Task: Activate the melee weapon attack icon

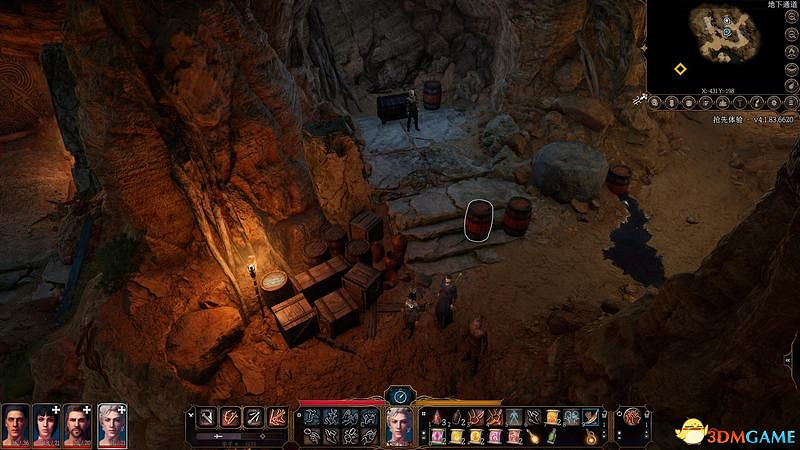Action: [203, 416]
